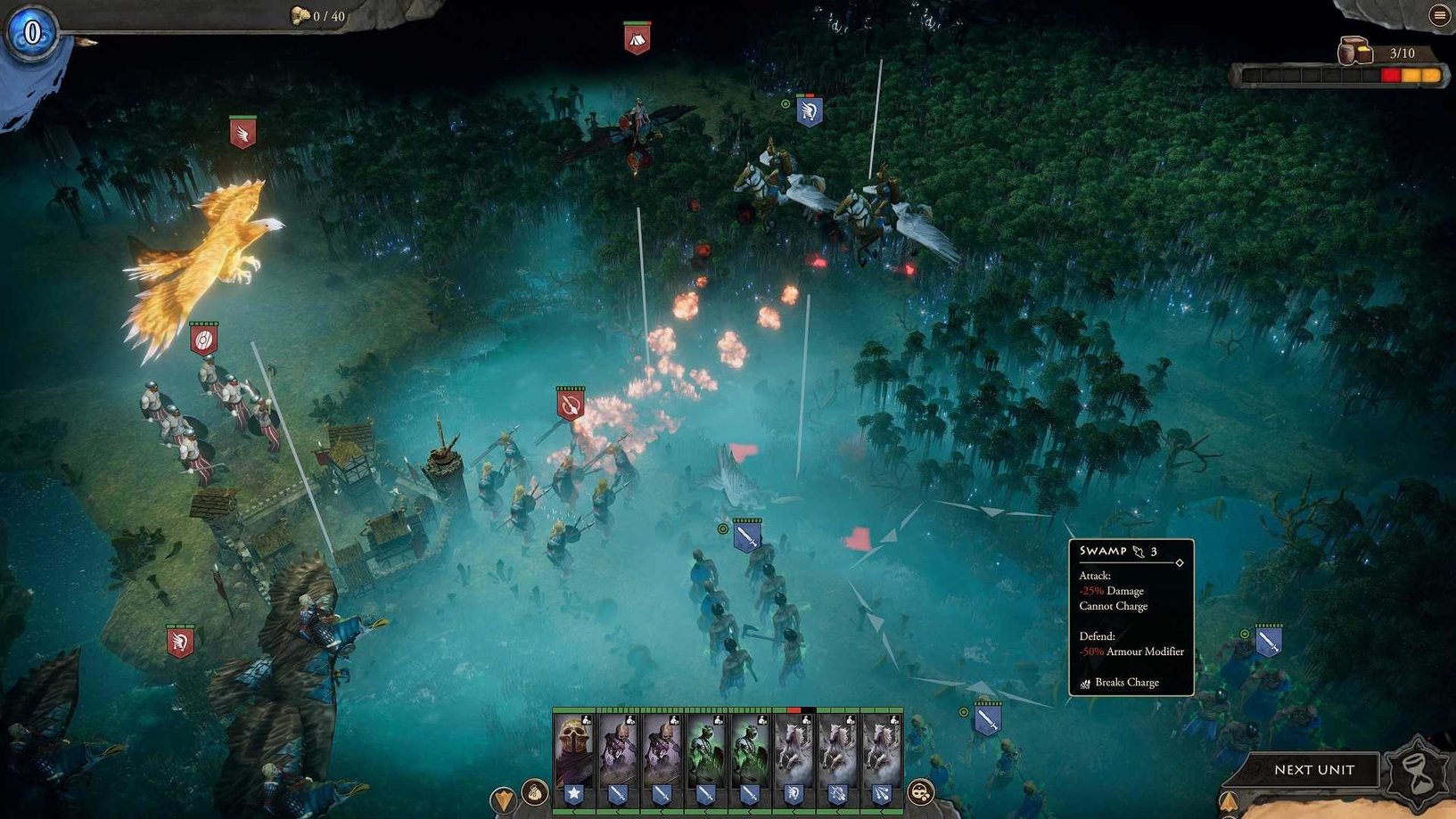Select the star ability icon under the skull commander

tap(572, 794)
